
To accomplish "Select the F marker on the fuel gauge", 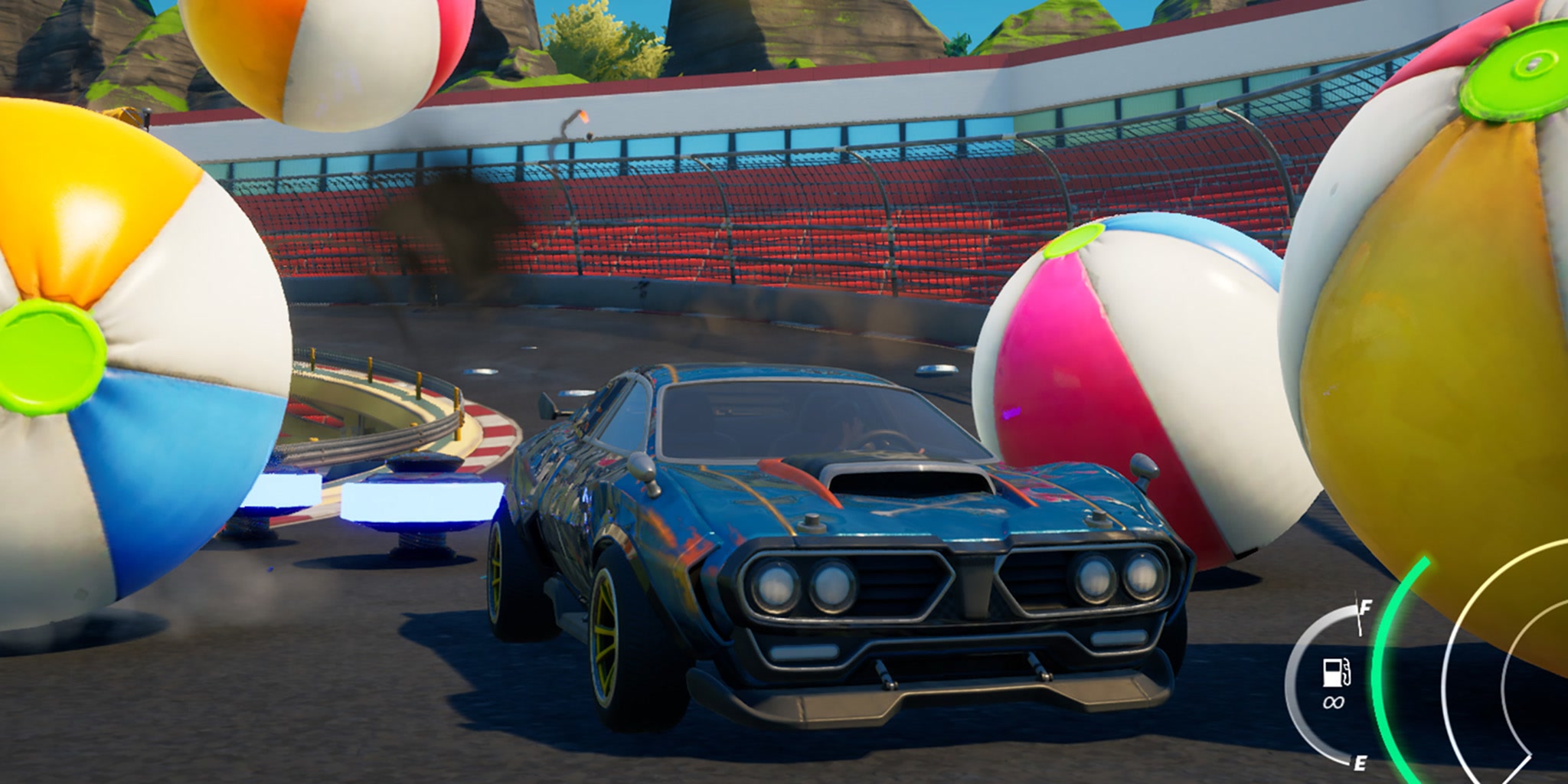I will click(x=1366, y=608).
